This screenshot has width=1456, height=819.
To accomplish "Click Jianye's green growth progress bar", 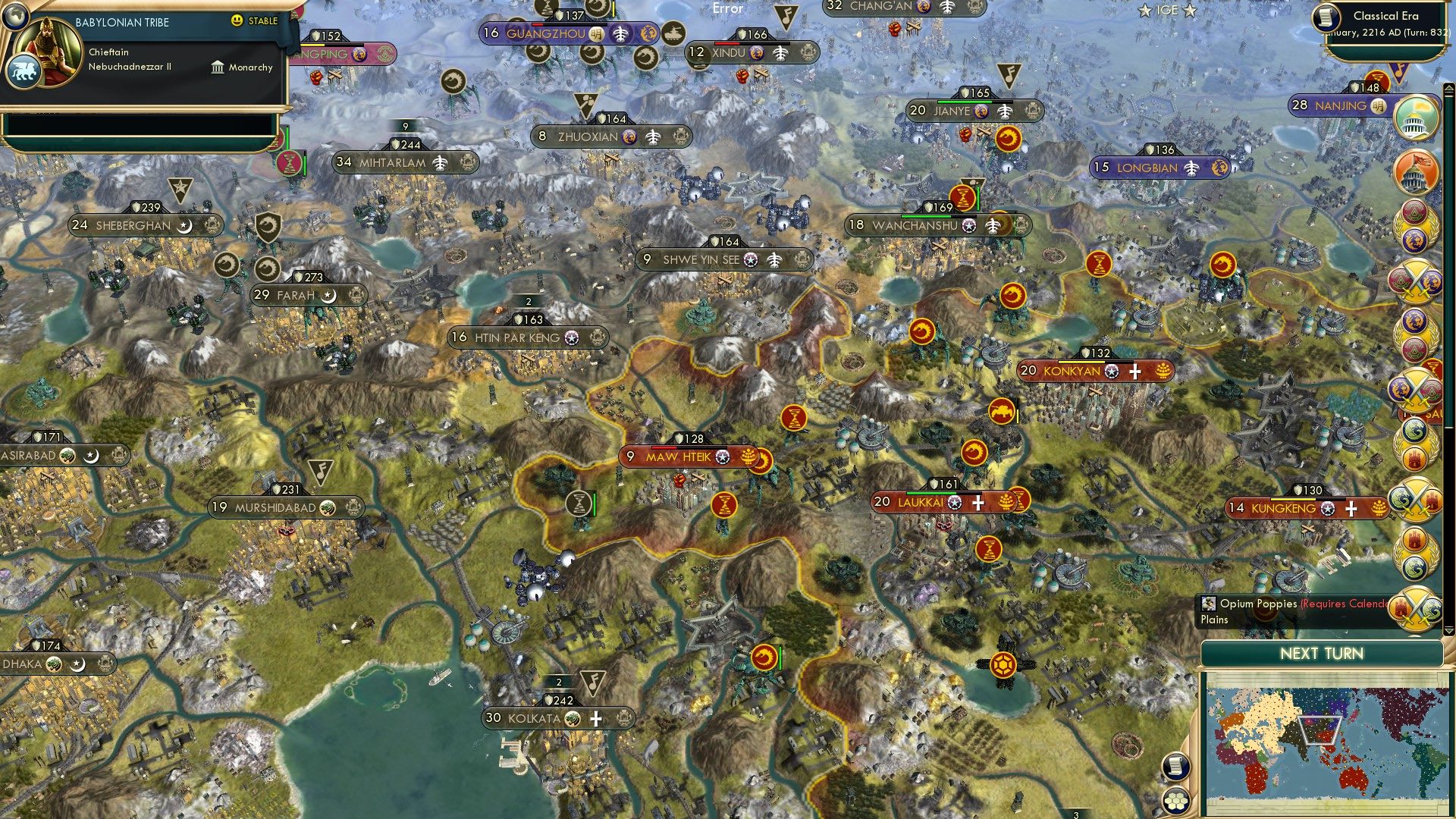I will (x=965, y=102).
